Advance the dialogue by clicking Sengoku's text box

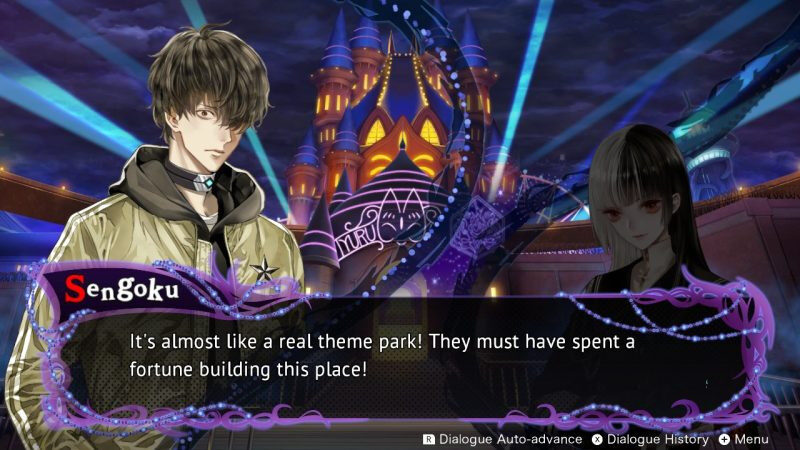pyautogui.click(x=400, y=355)
